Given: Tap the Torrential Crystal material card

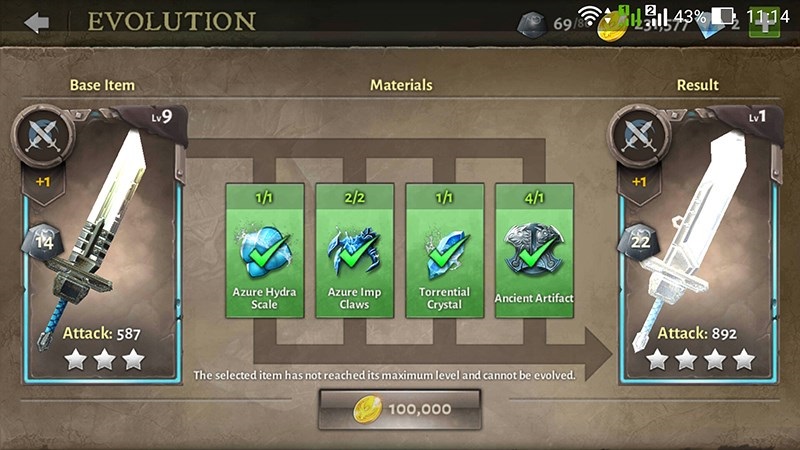Looking at the screenshot, I should [x=445, y=250].
